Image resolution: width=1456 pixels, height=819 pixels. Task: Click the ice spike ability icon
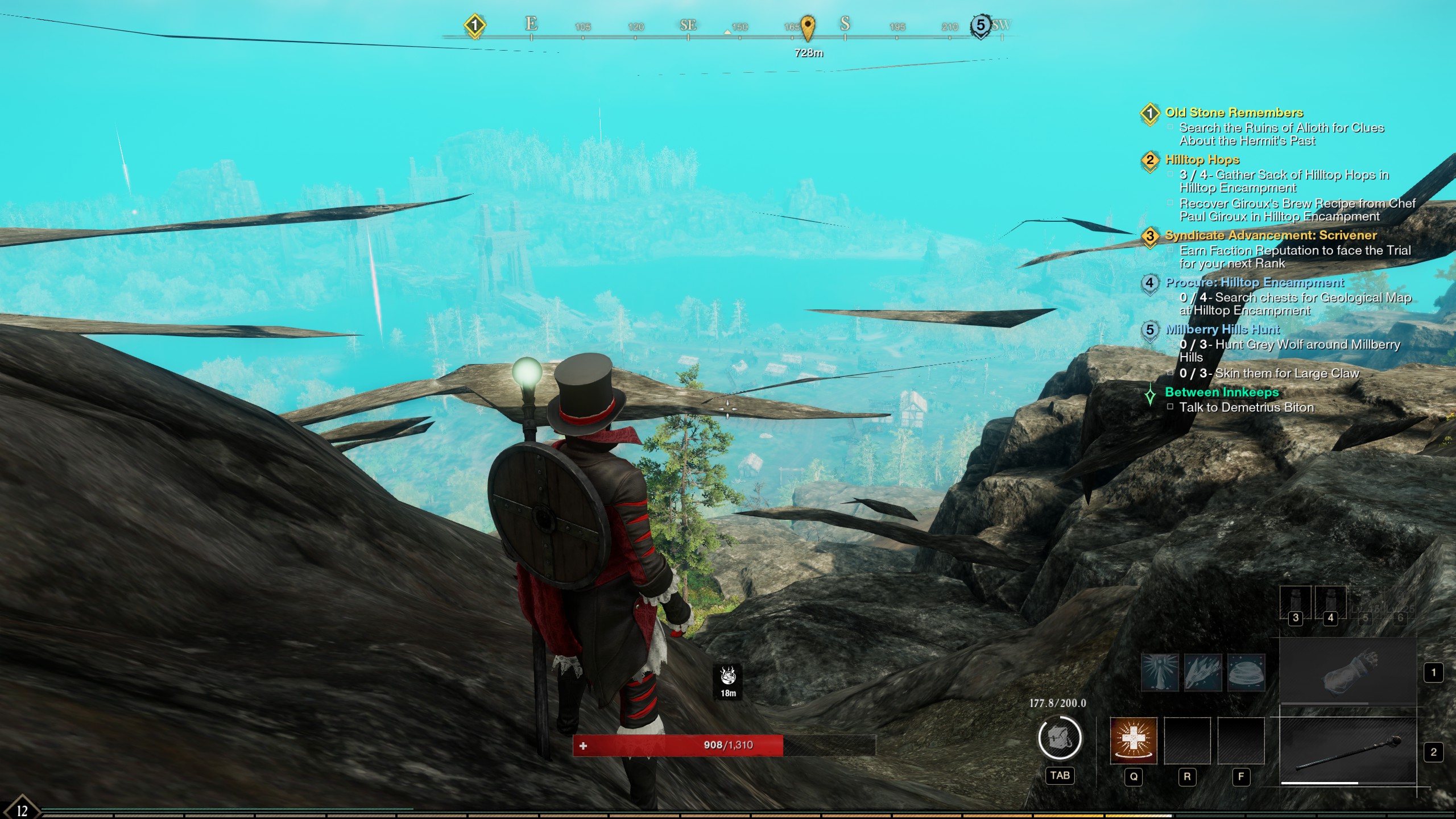pos(1160,672)
